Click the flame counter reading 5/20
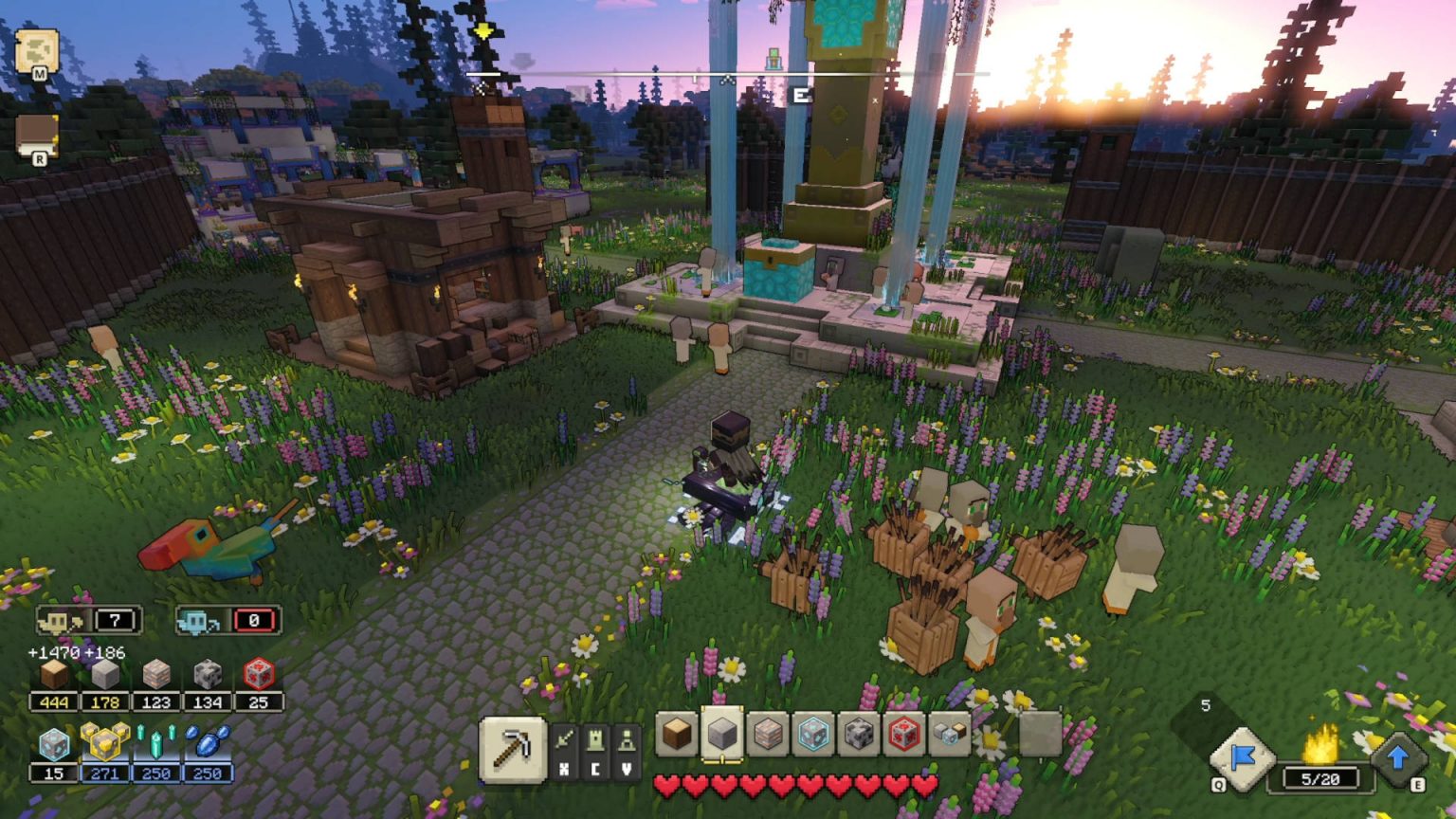 (1319, 779)
